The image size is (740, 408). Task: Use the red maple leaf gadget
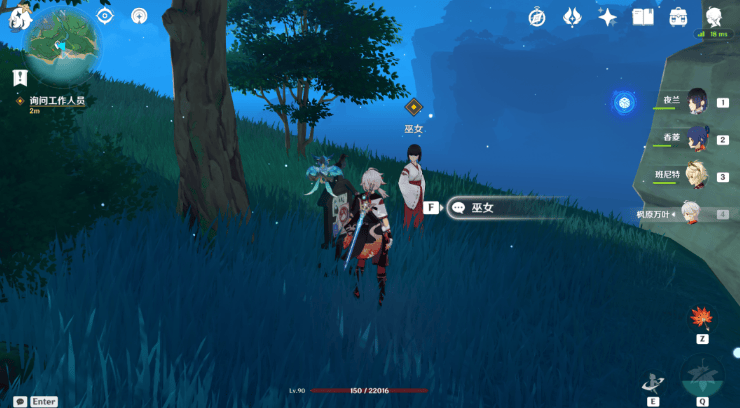click(x=700, y=318)
